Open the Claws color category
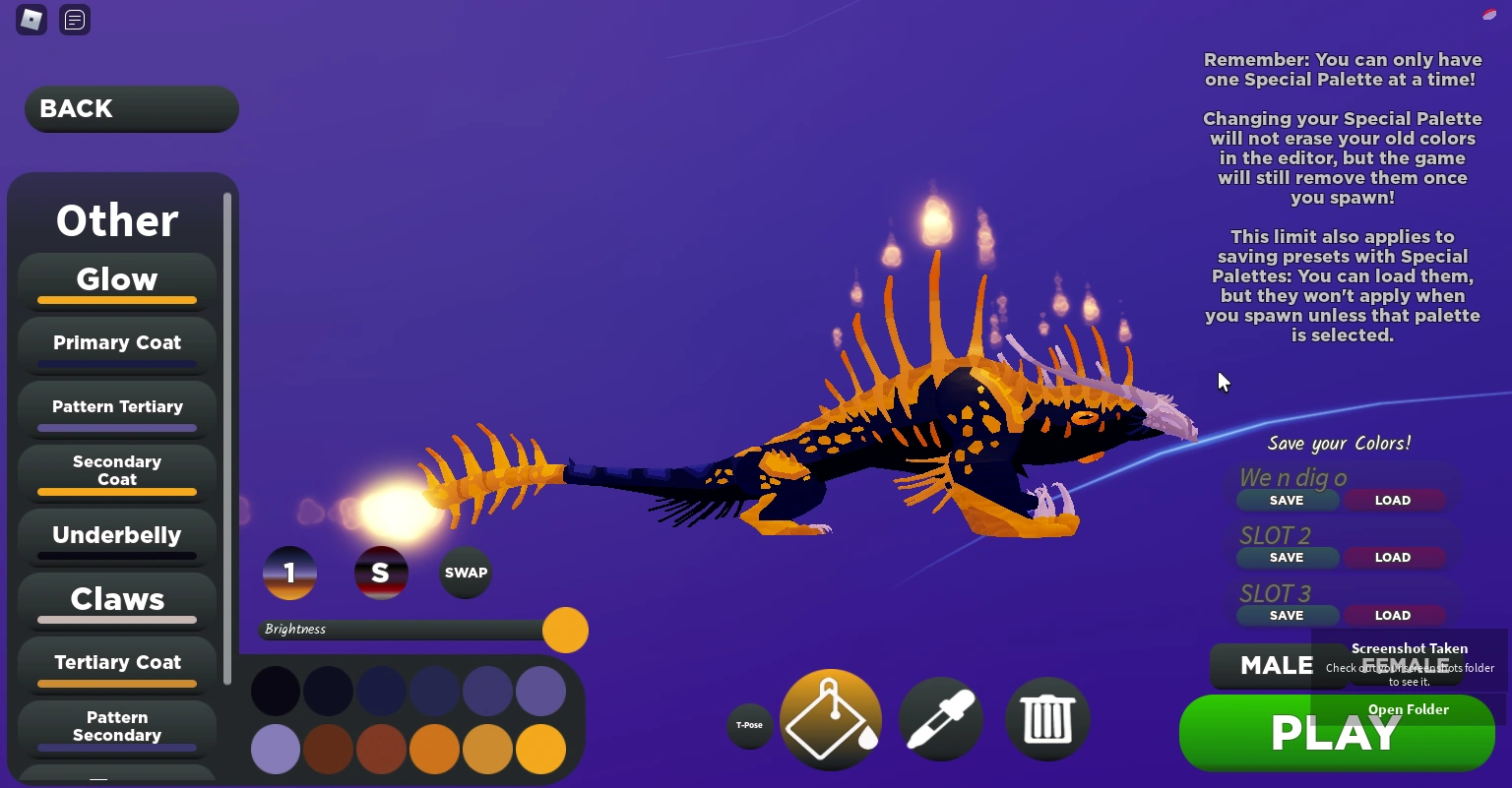This screenshot has width=1512, height=788. click(x=116, y=599)
